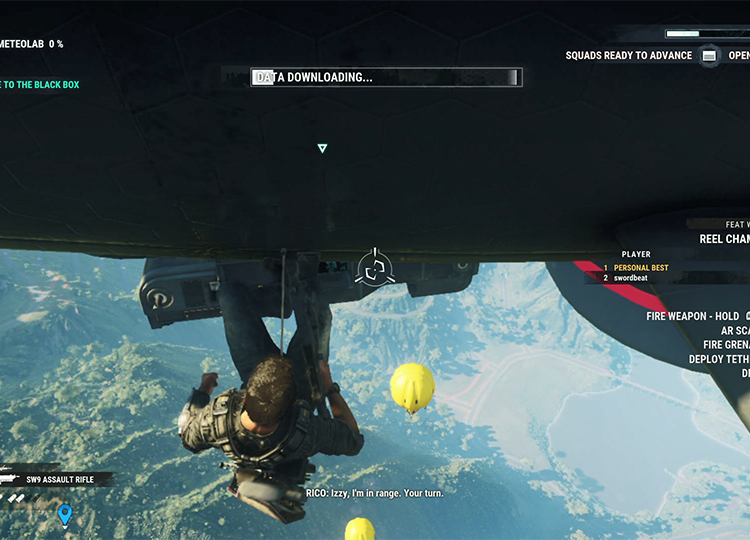Click the teal triangle objective marker

322,149
